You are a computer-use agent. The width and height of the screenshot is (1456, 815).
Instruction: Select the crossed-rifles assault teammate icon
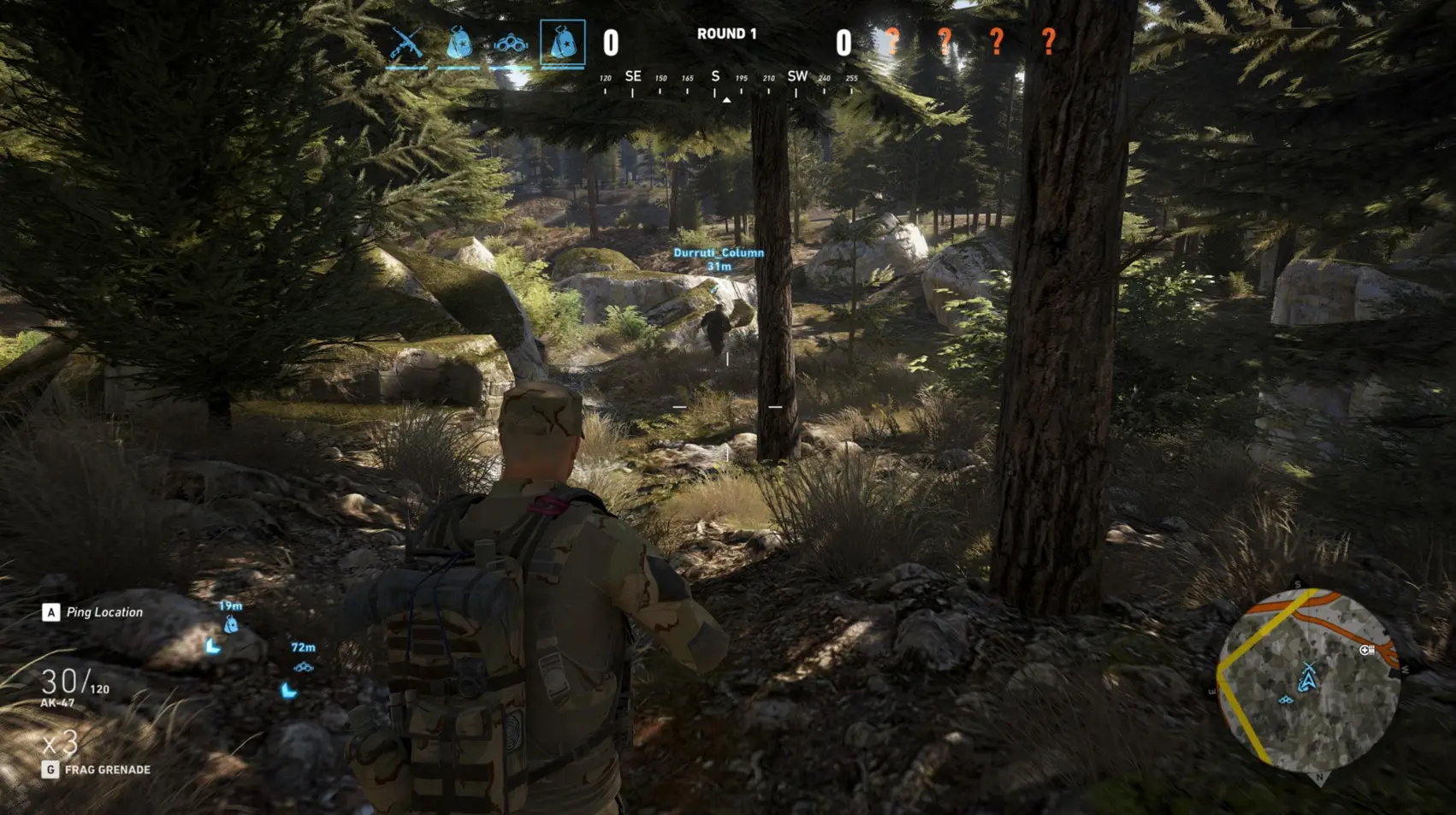tap(406, 43)
